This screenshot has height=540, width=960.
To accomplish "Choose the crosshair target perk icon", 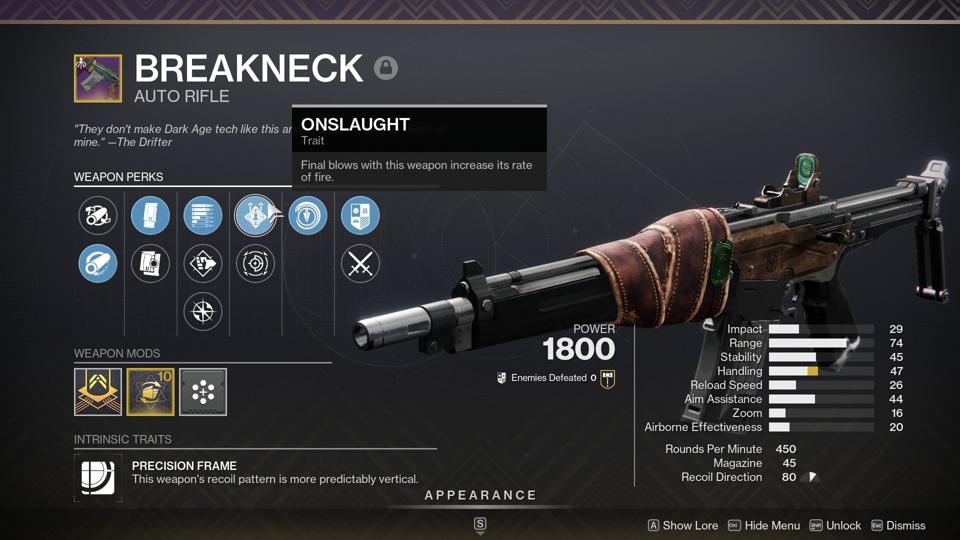I will [255, 264].
